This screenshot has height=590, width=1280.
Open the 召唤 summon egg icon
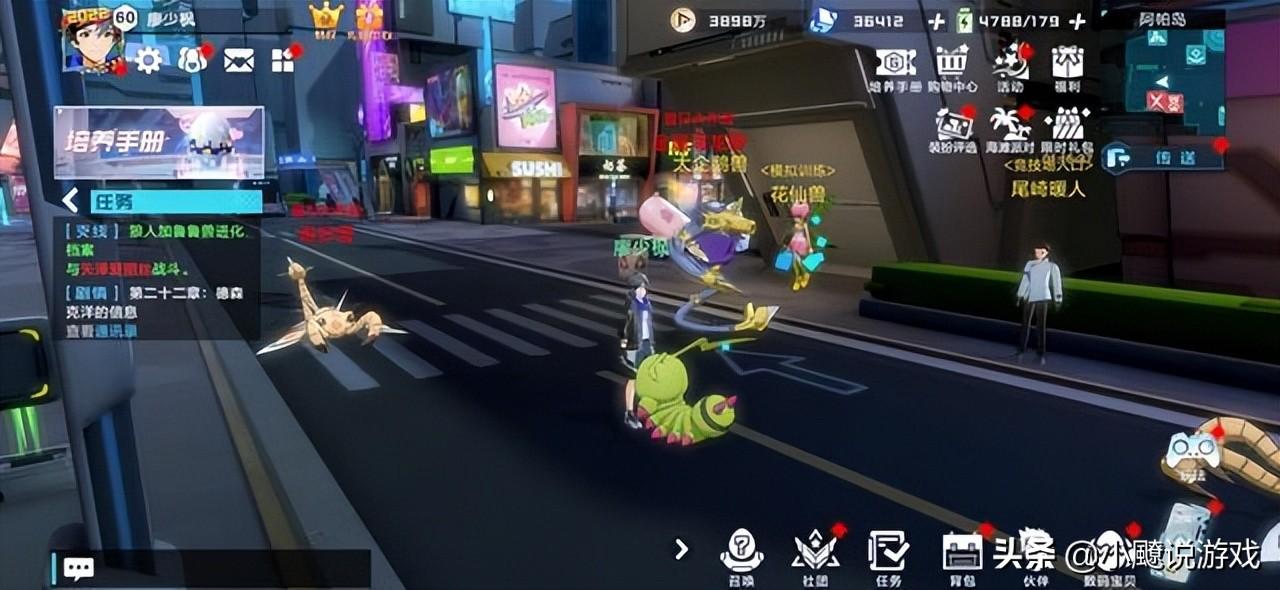tap(742, 553)
